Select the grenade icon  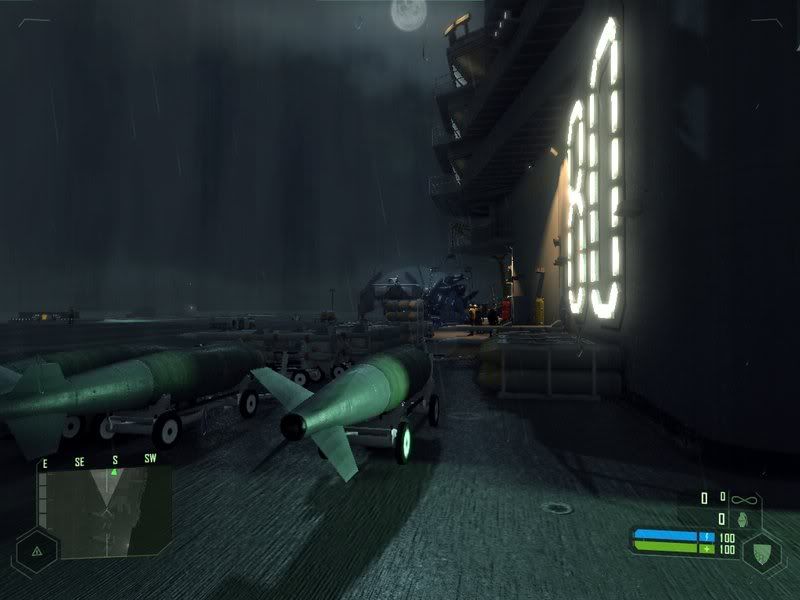[742, 520]
